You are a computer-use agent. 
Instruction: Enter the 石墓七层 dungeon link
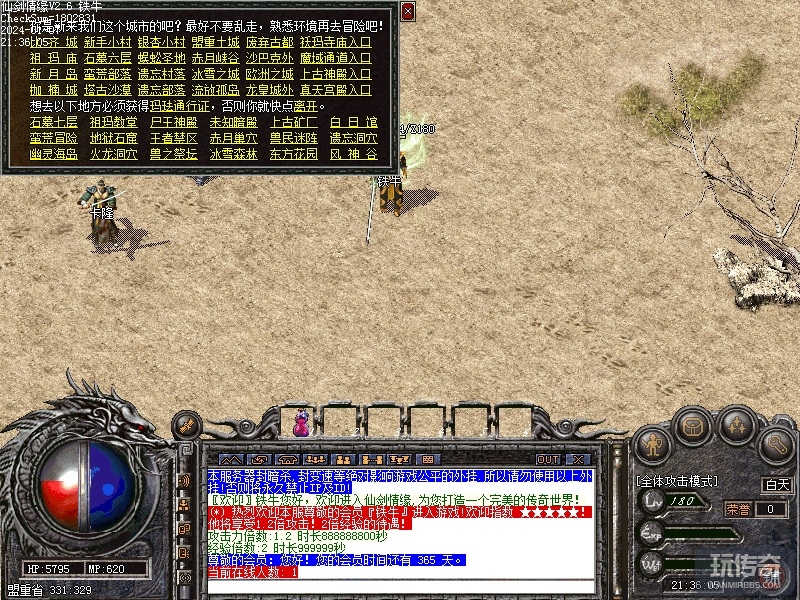(x=54, y=122)
